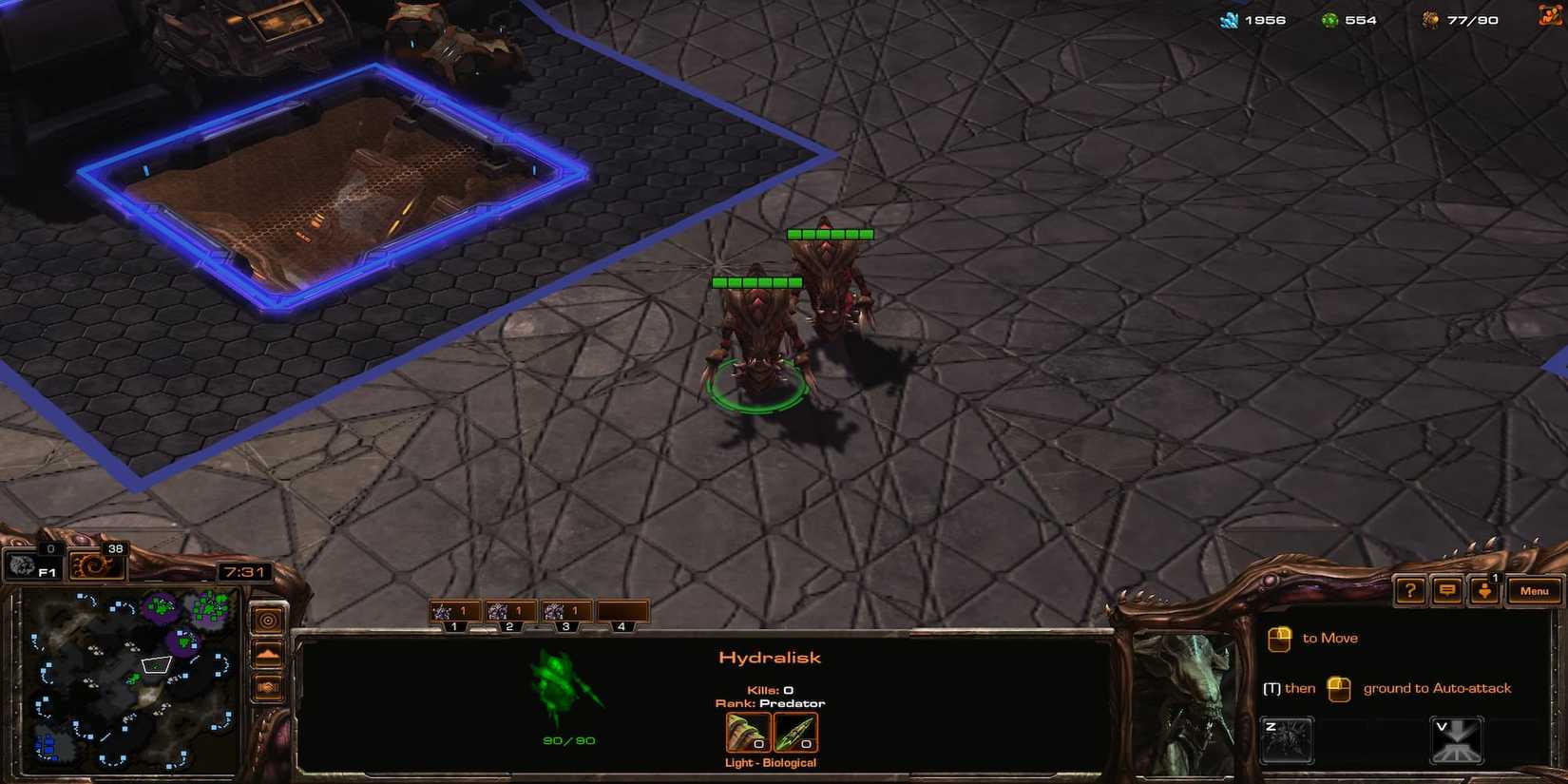
Task: Click the supply counter showing 77/90
Action: point(1468,19)
